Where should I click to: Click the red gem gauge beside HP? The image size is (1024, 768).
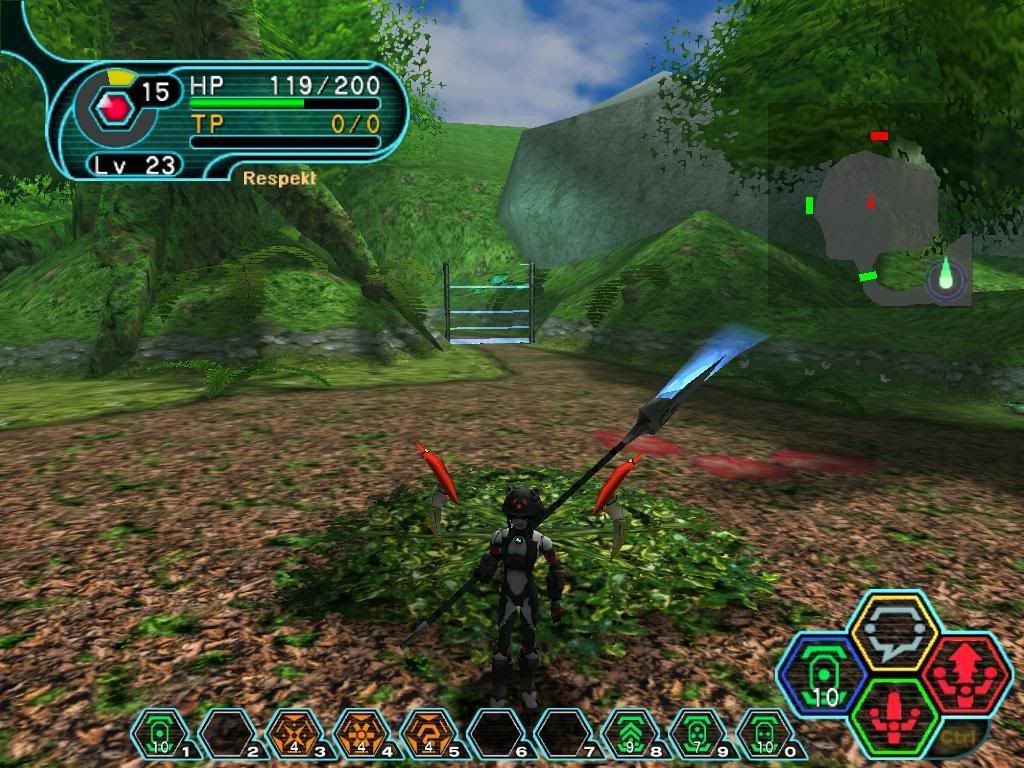pyautogui.click(x=118, y=108)
